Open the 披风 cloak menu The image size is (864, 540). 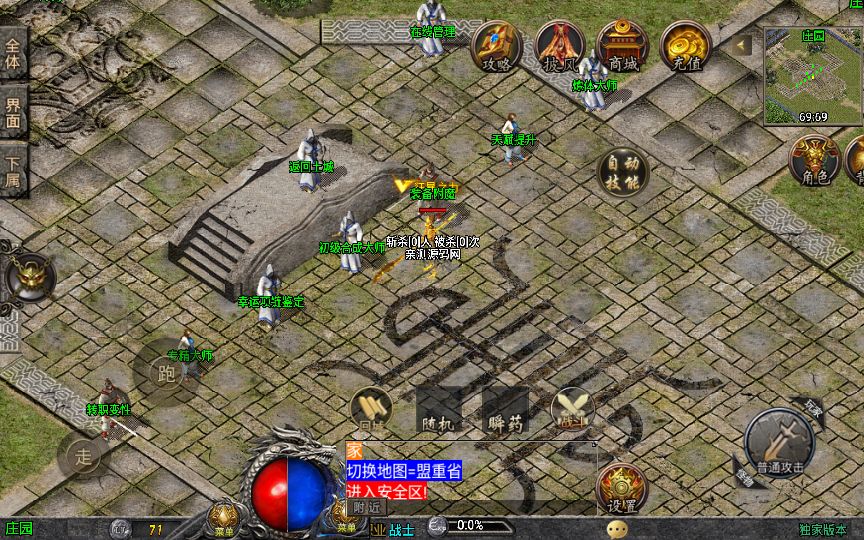point(559,46)
